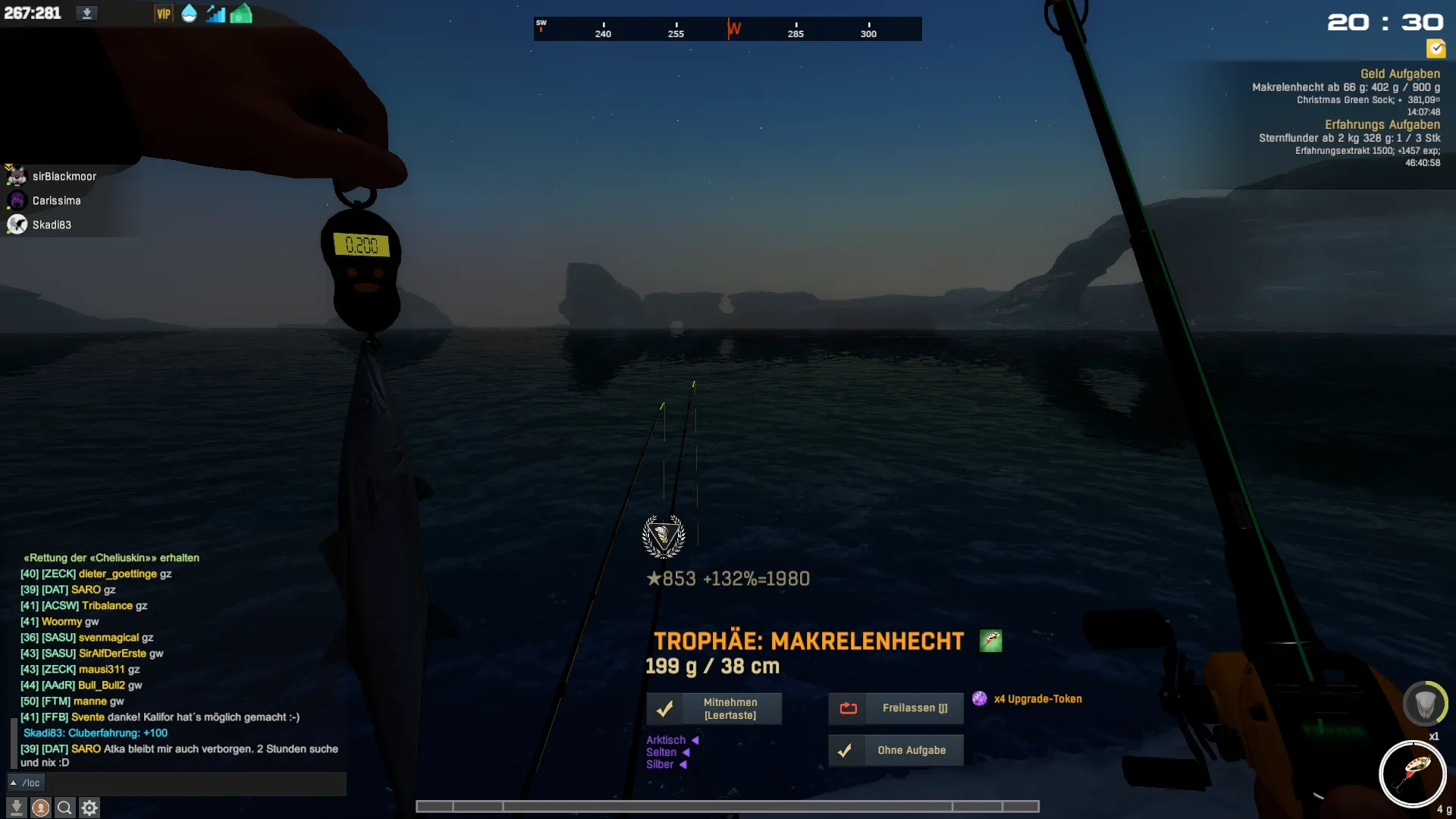The image size is (1456, 819).
Task: Open the task checklist icon under clock
Action: (1436, 49)
